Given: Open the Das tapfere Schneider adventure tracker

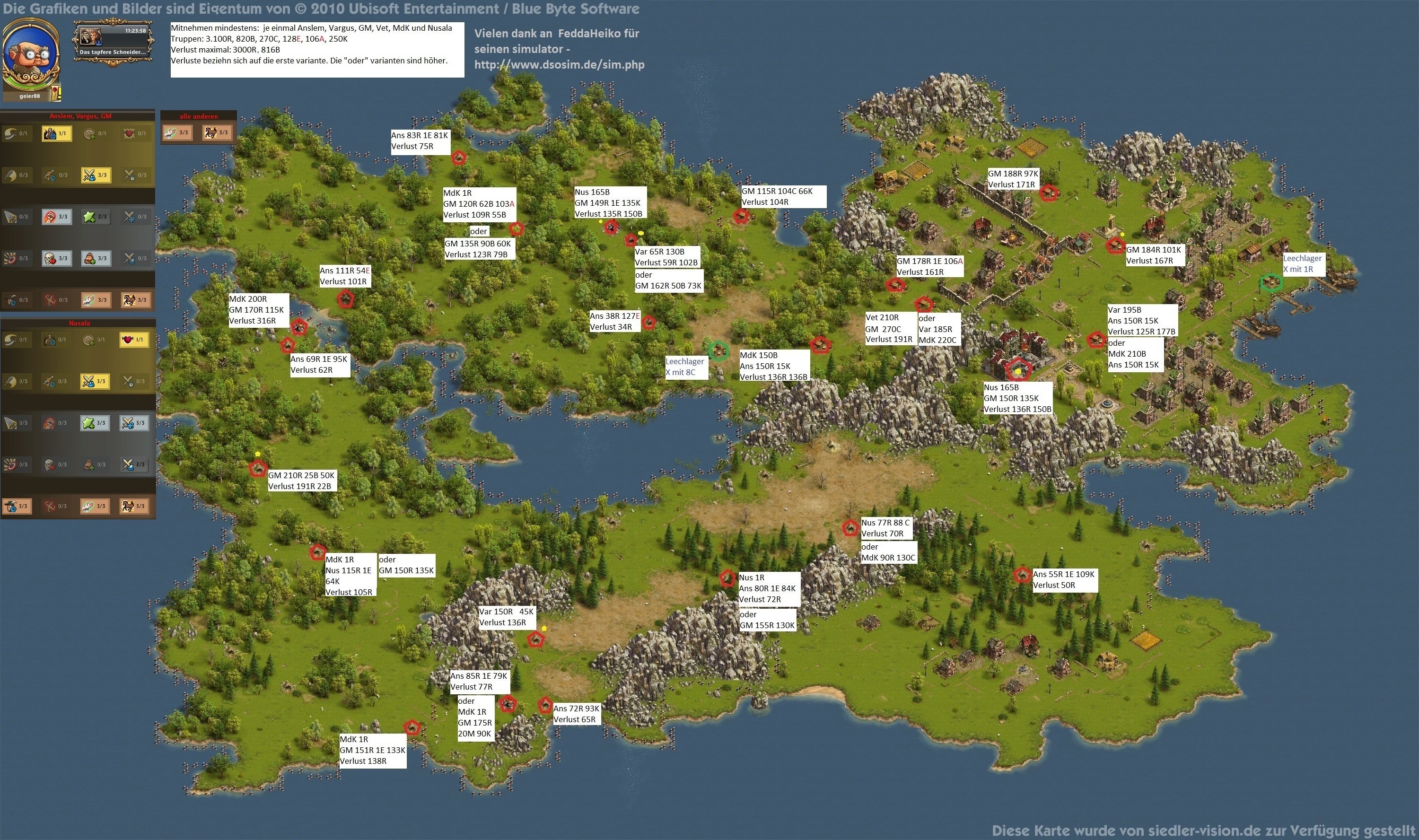Looking at the screenshot, I should point(112,43).
